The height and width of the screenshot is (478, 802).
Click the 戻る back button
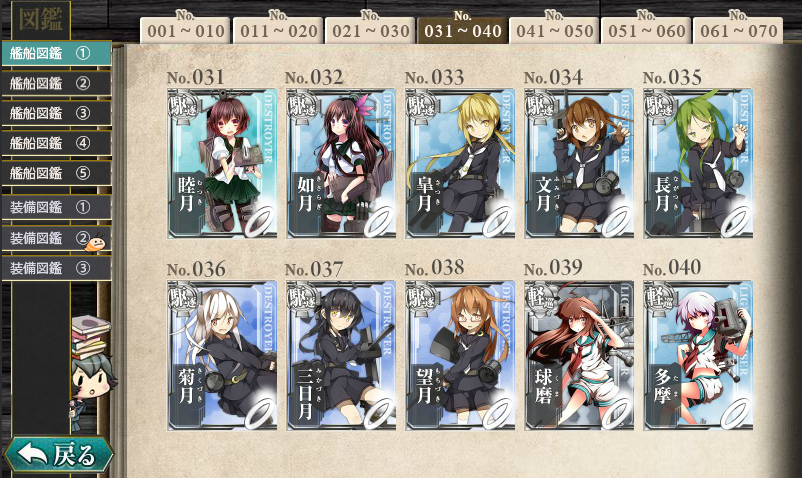[58, 455]
